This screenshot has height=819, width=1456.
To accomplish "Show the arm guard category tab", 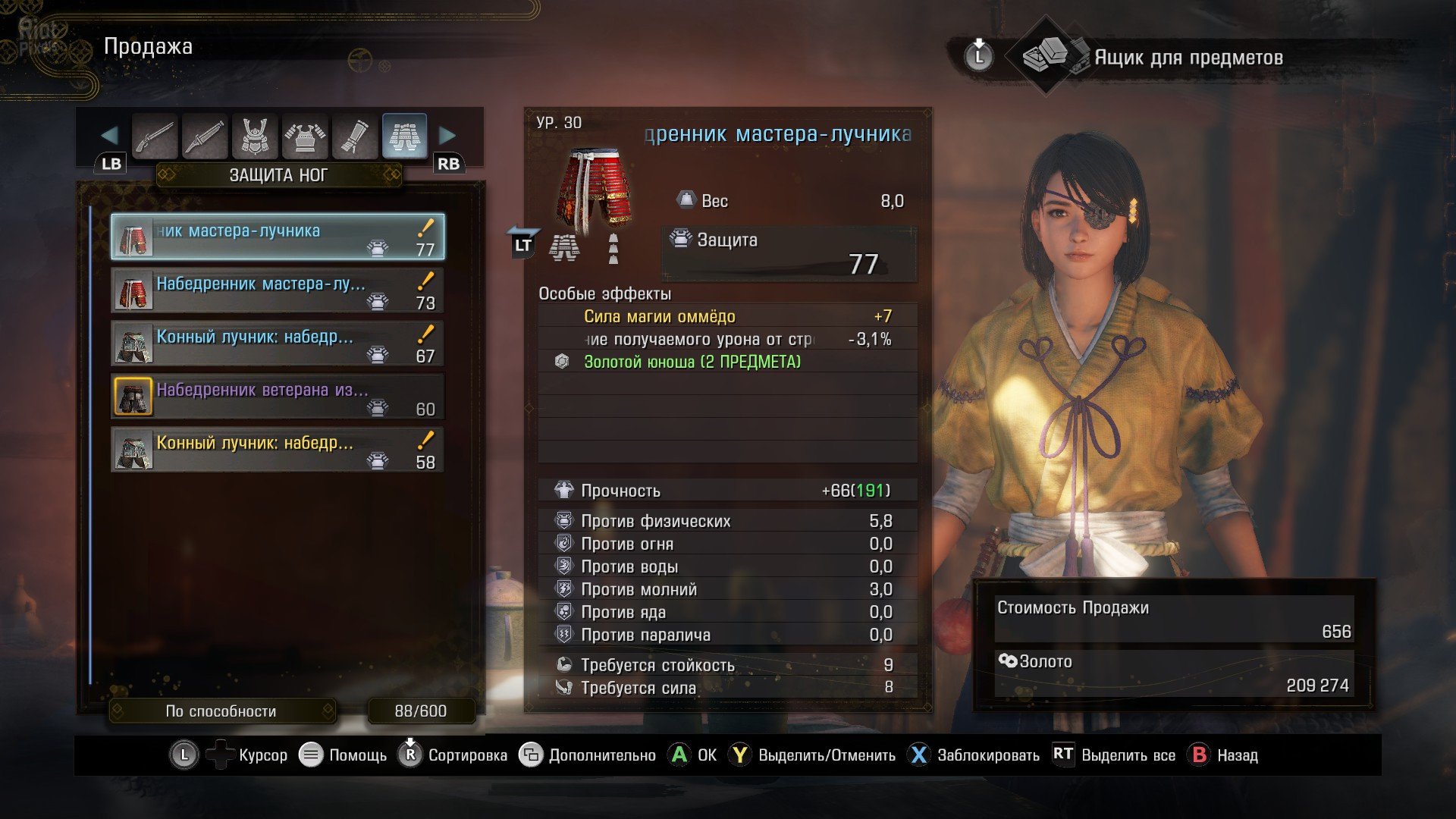I will click(355, 136).
